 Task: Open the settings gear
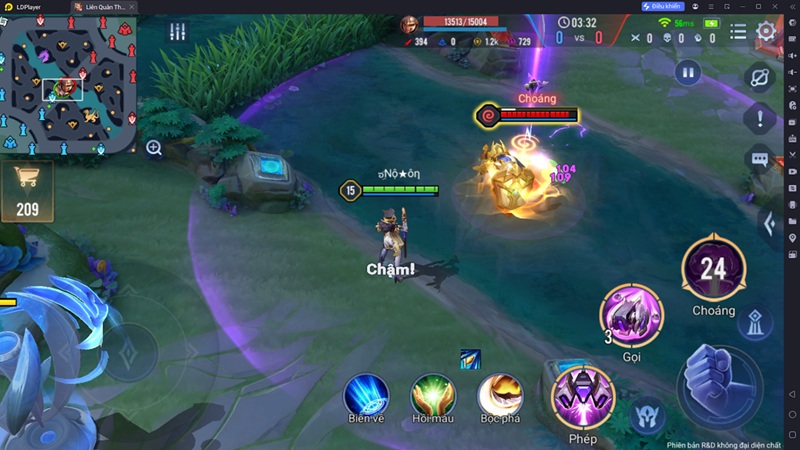(766, 30)
